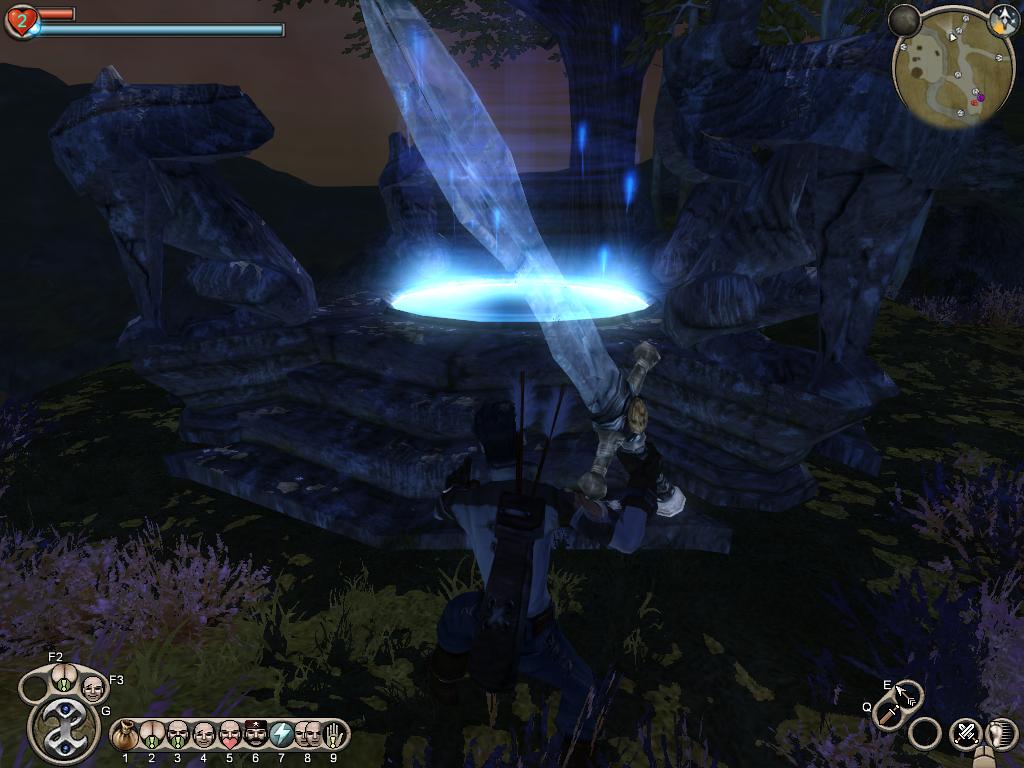This screenshot has width=1024, height=768.
Task: Cast the lightning bolt spell in slot 7
Action: pos(282,735)
